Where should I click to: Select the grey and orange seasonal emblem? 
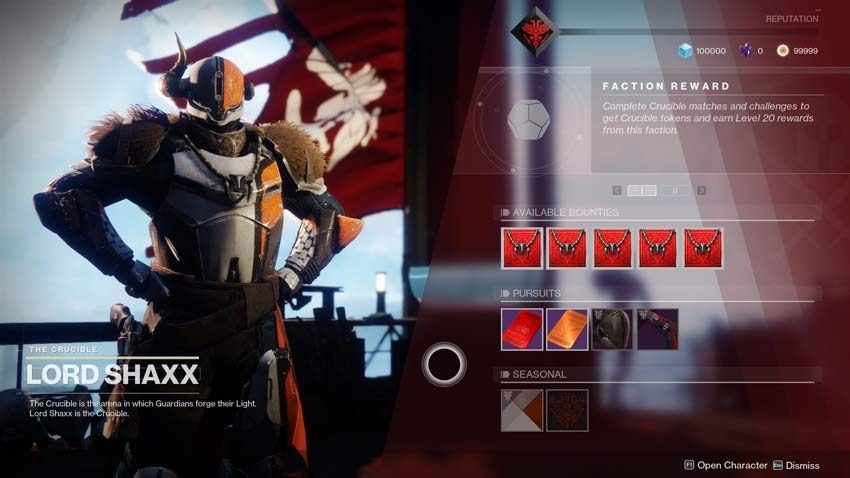pos(521,410)
